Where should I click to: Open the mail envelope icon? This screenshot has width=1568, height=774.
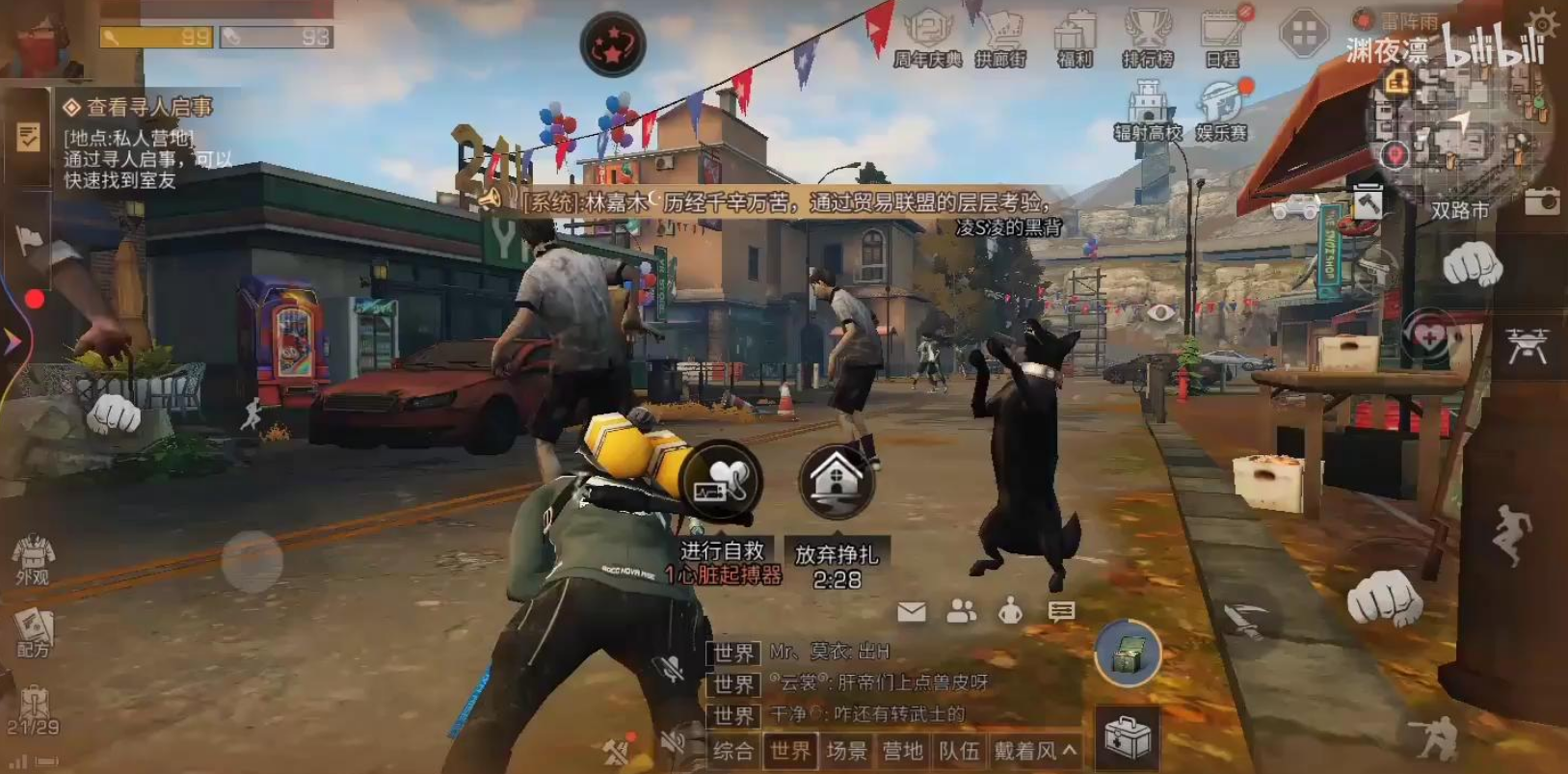tap(912, 611)
